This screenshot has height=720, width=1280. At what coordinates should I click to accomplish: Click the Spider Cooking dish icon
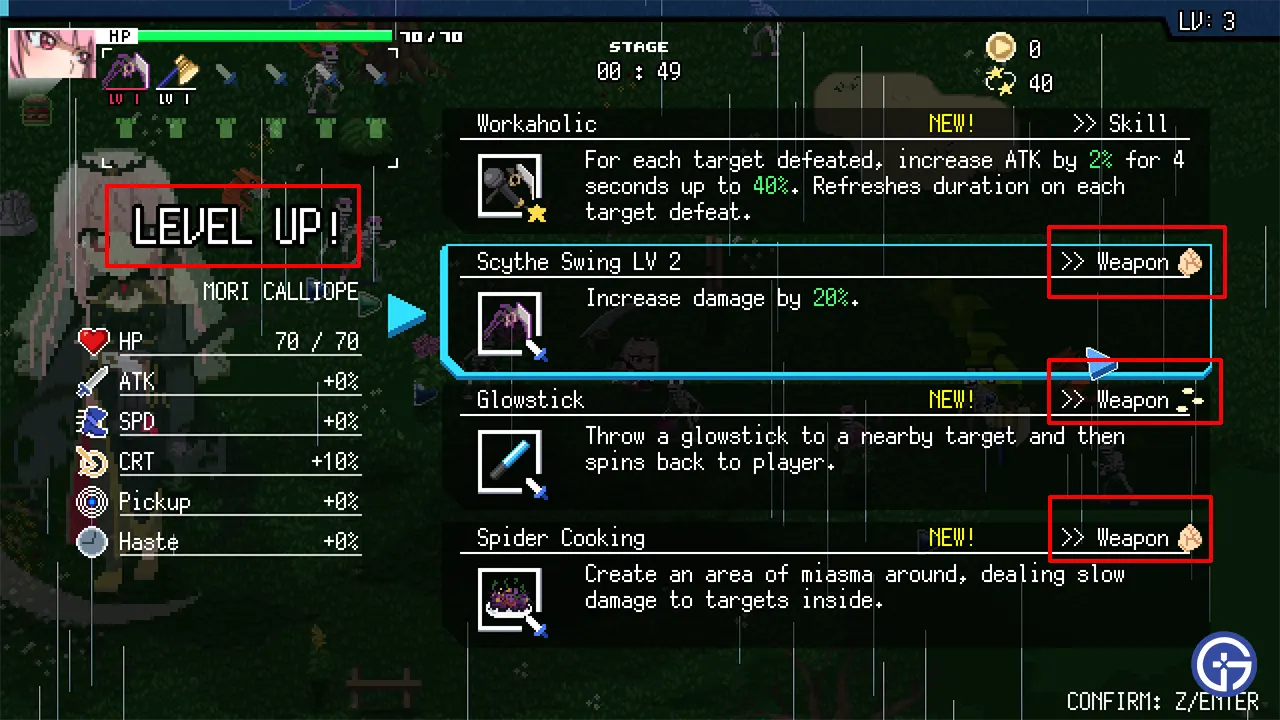(x=509, y=599)
